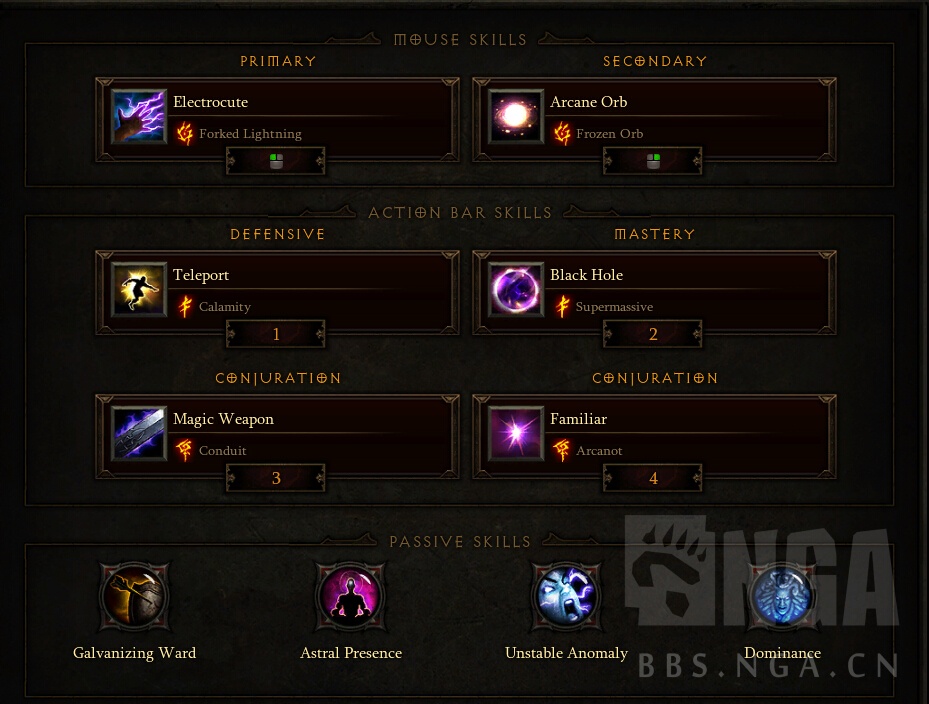Viewport: 929px width, 704px height.
Task: Select the Galvanizing Ward passive skill
Action: (x=135, y=597)
